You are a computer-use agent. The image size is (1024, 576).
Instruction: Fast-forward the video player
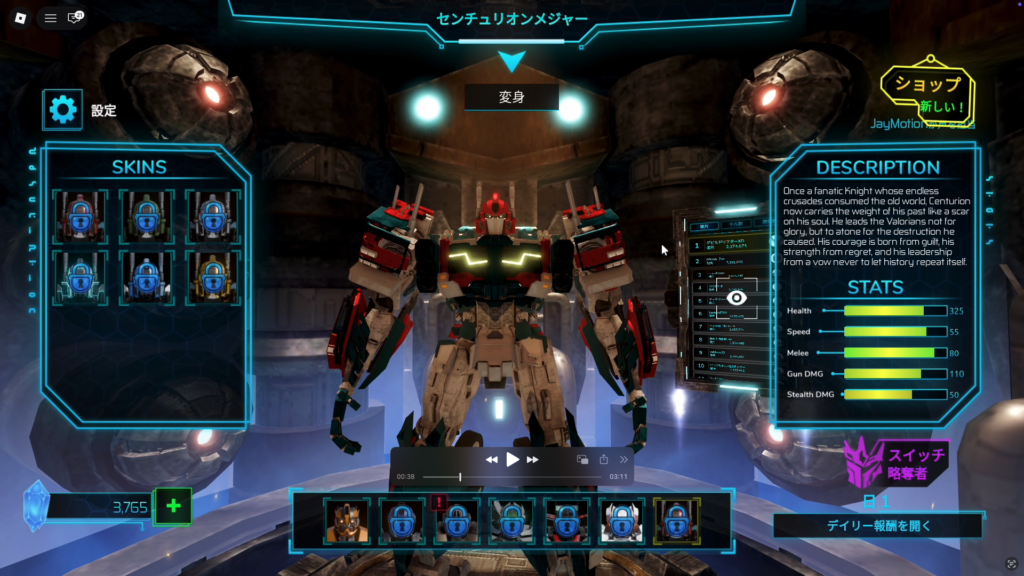533,459
